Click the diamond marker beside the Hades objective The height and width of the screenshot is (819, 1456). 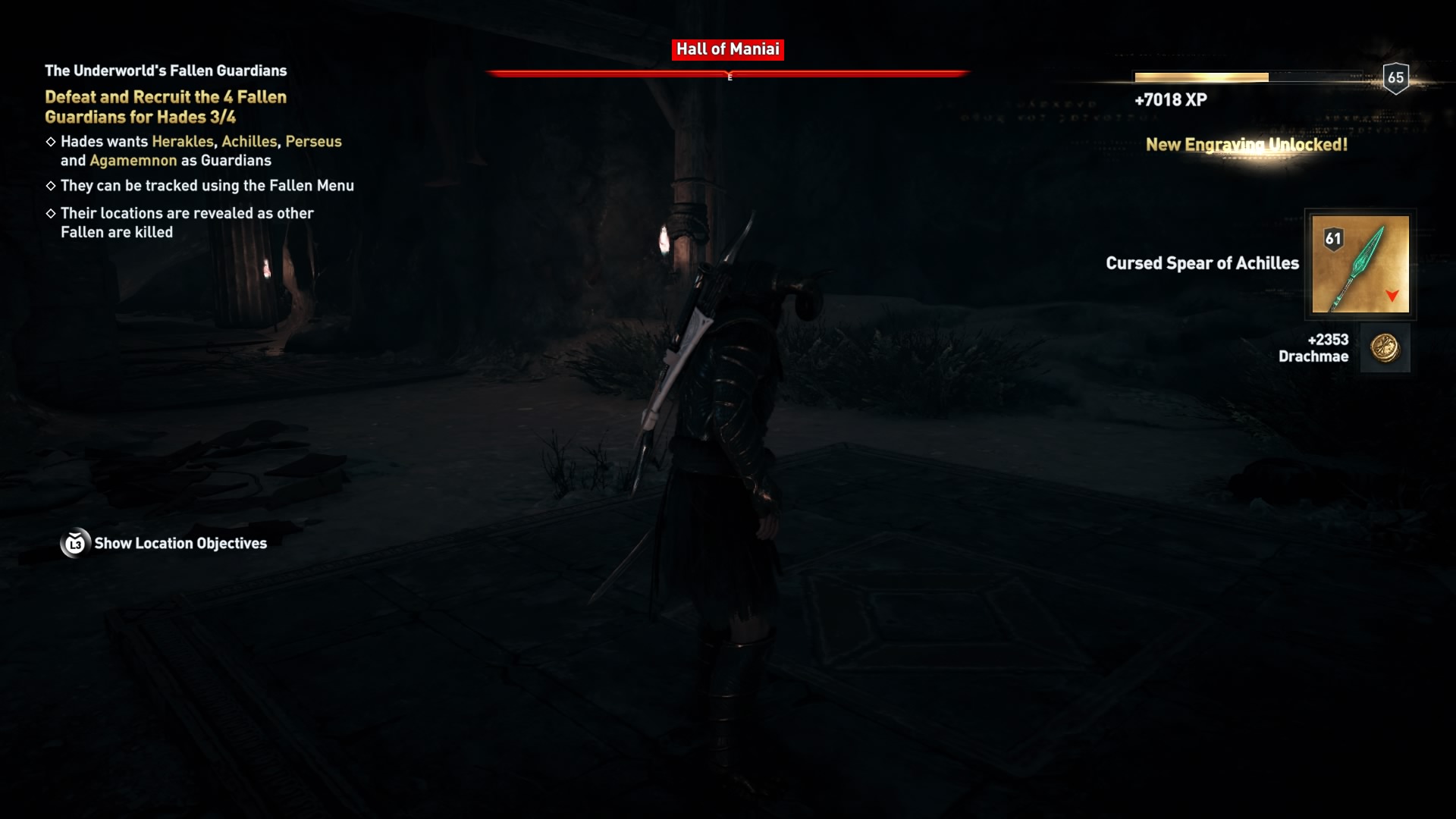[52, 141]
